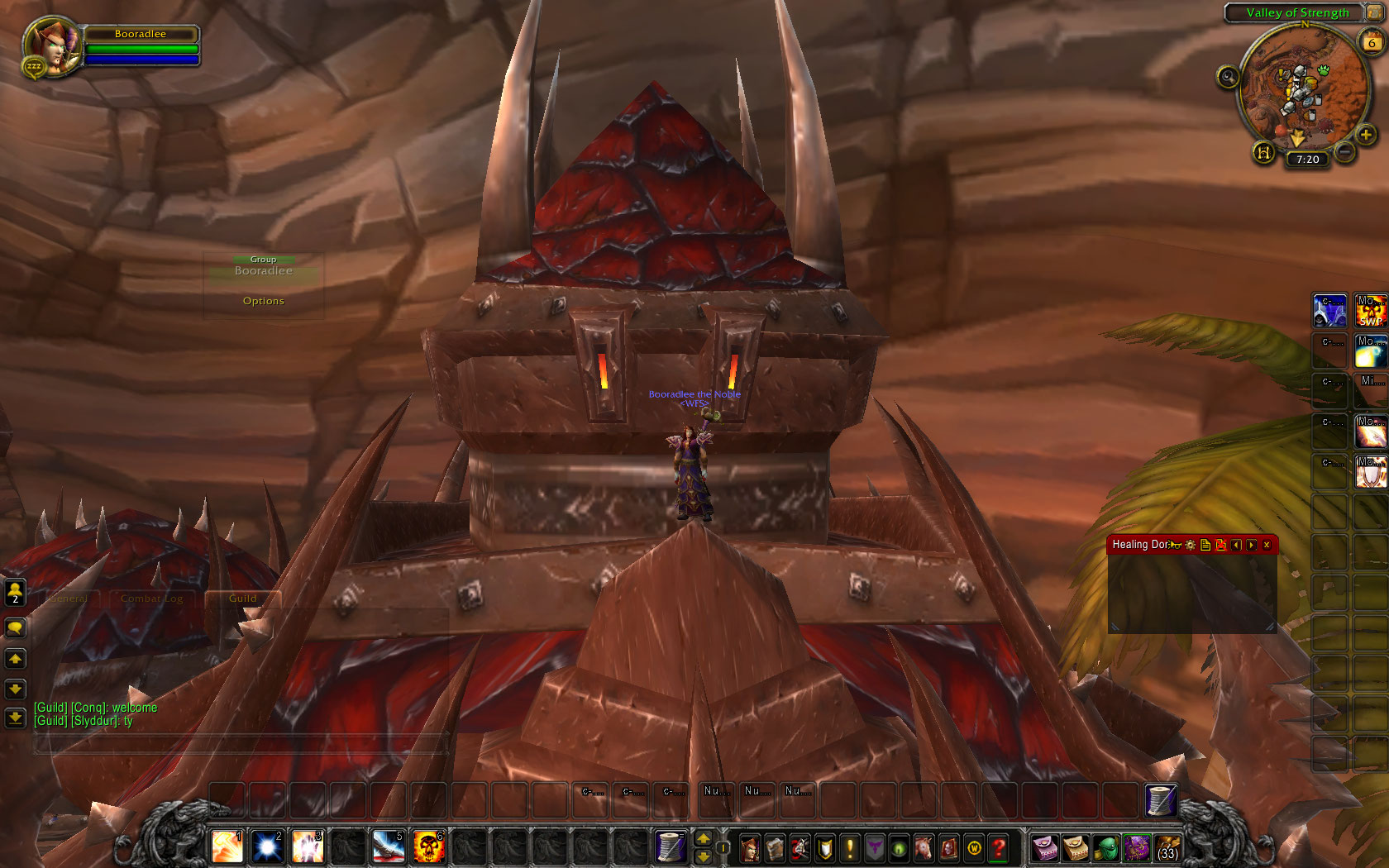The image size is (1389, 868).
Task: Open the character info micro button
Action: click(x=750, y=848)
